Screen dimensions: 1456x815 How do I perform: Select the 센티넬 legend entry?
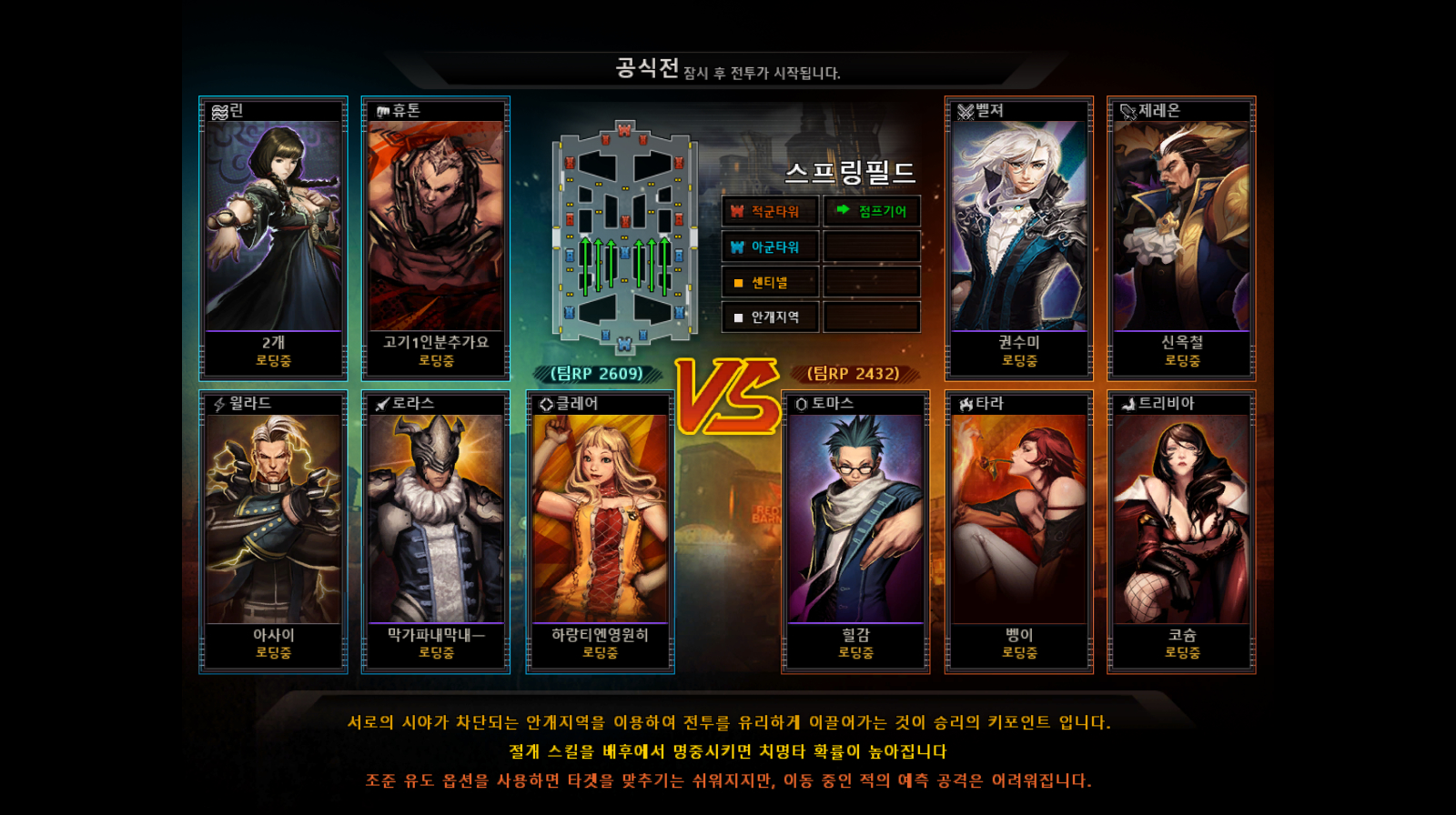click(771, 282)
